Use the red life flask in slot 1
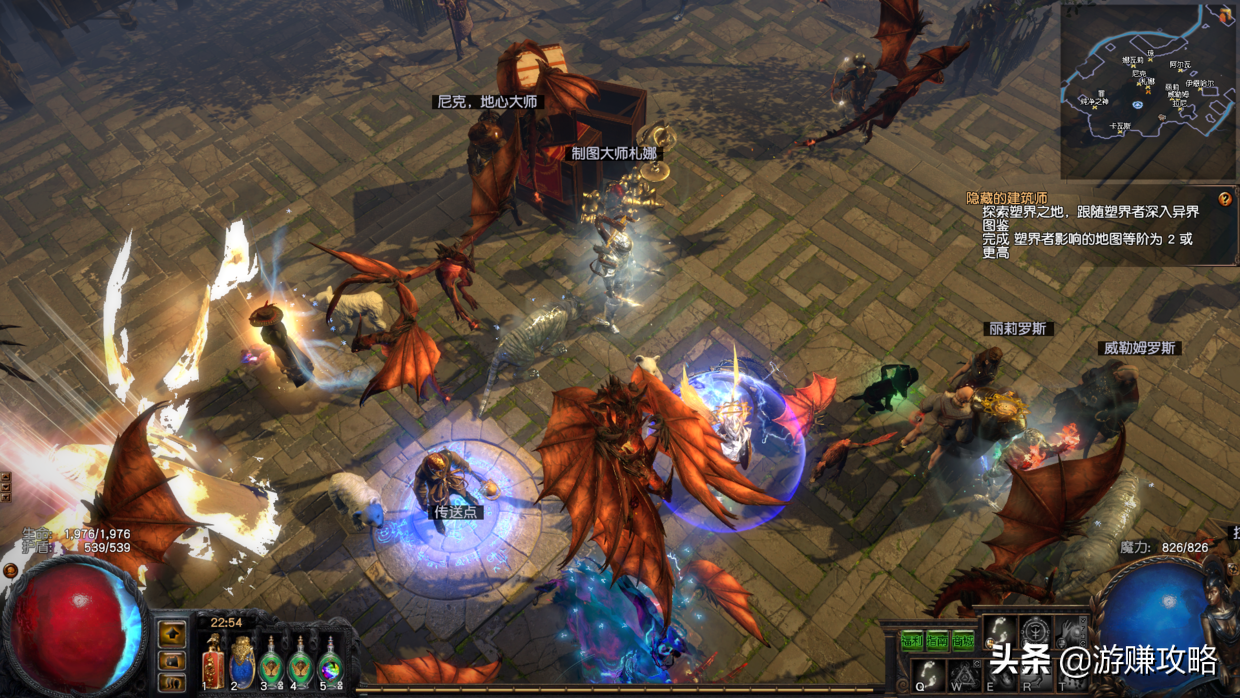1240x698 pixels. tap(213, 661)
